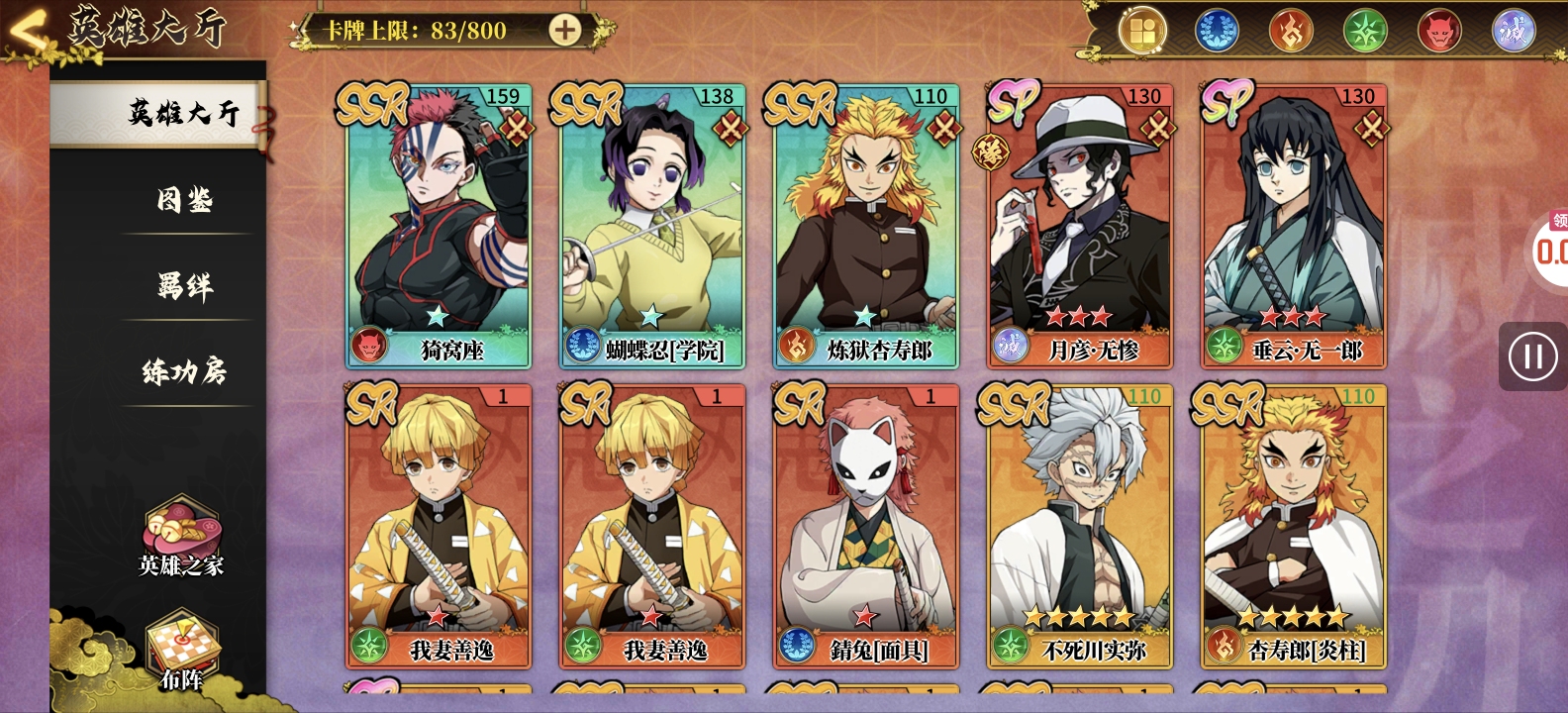Switch to the 羁绊 tab

click(x=185, y=287)
